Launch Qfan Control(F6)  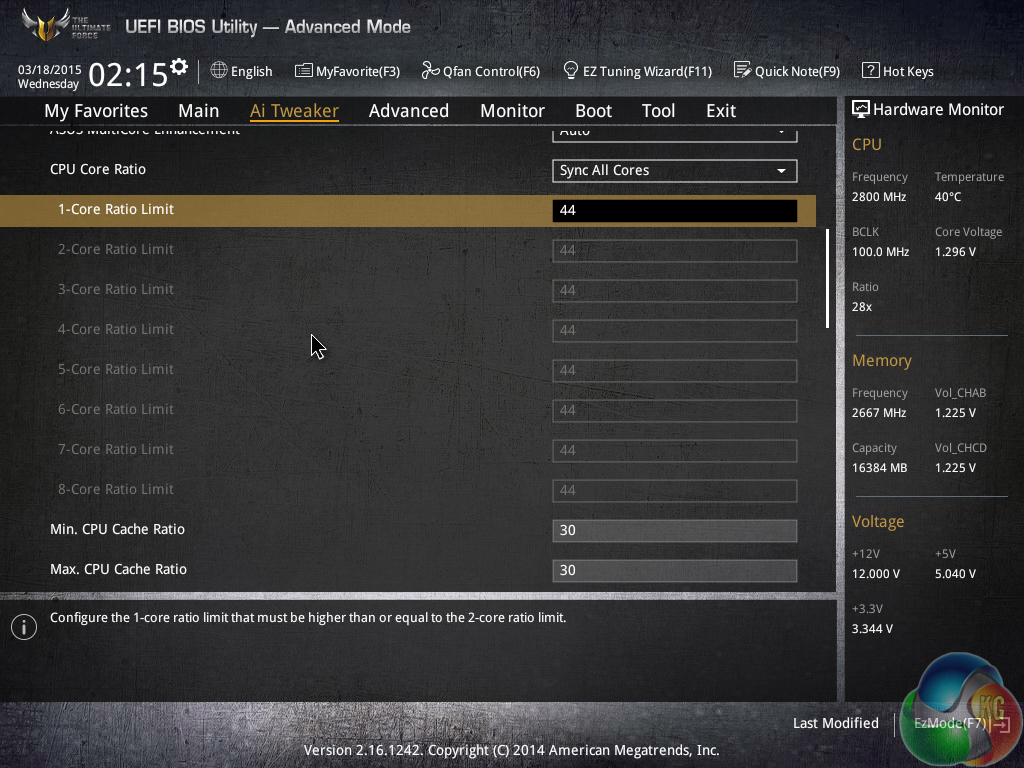click(x=481, y=71)
